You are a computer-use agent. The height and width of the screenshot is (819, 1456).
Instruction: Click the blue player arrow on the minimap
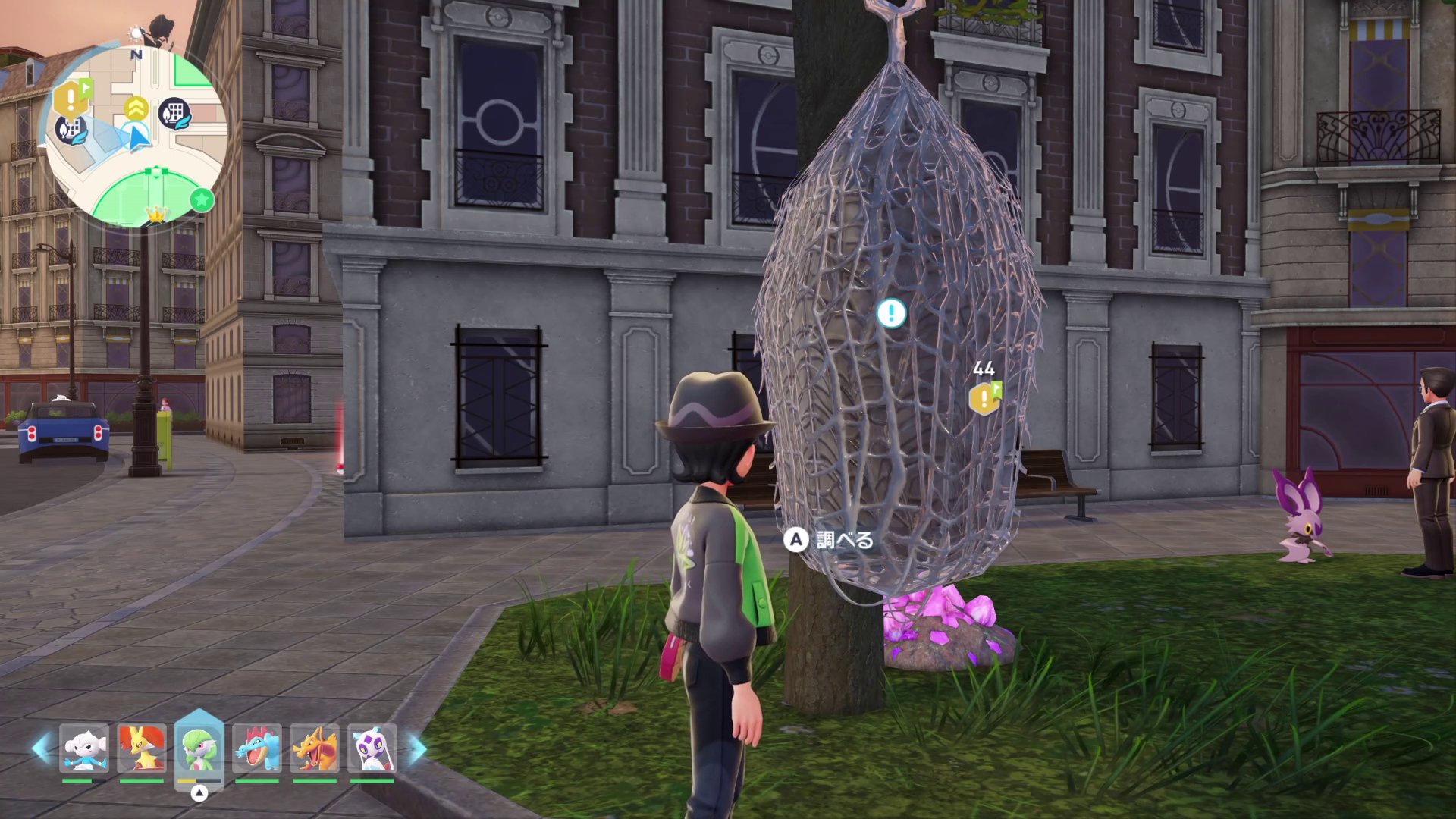(x=138, y=140)
